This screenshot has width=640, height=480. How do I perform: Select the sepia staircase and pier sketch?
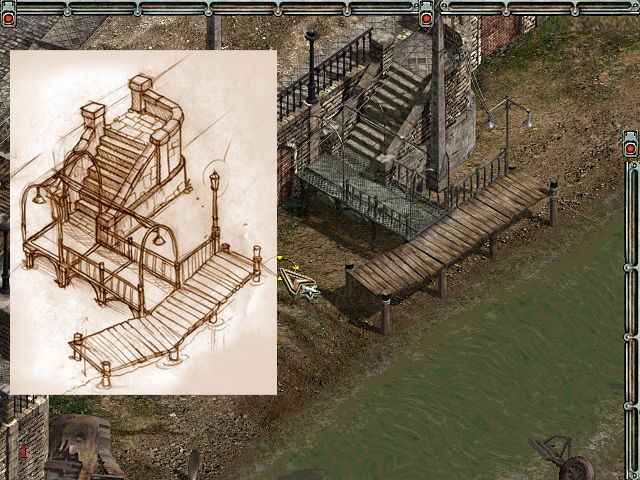tap(143, 222)
